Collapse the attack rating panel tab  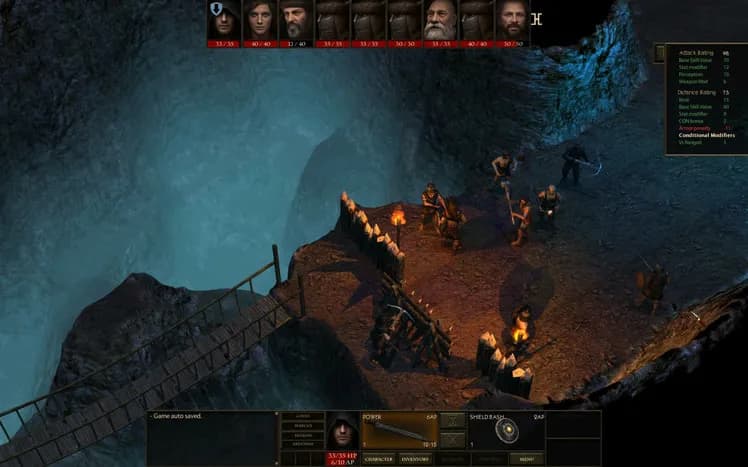tap(661, 53)
